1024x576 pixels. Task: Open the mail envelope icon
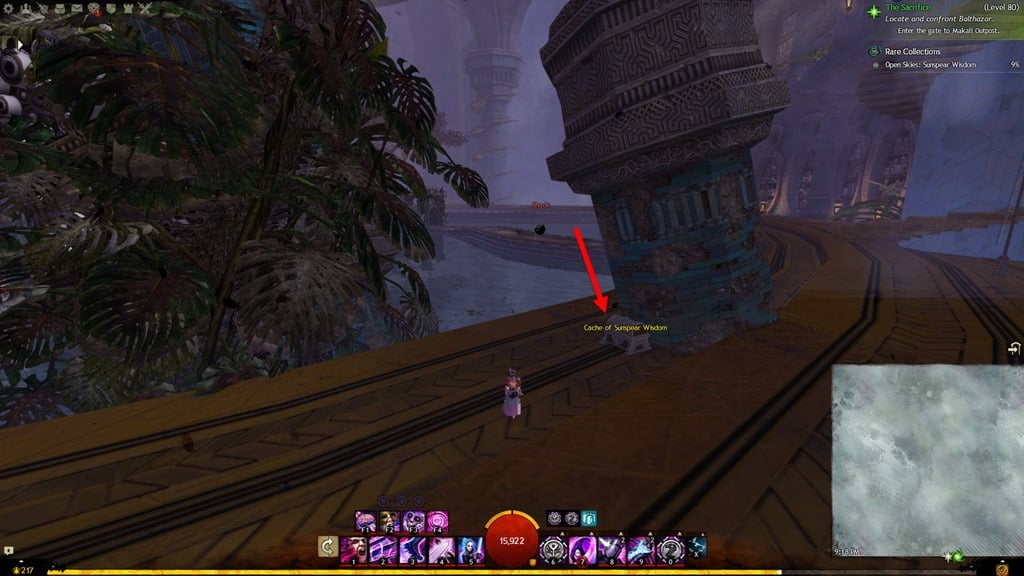[75, 8]
